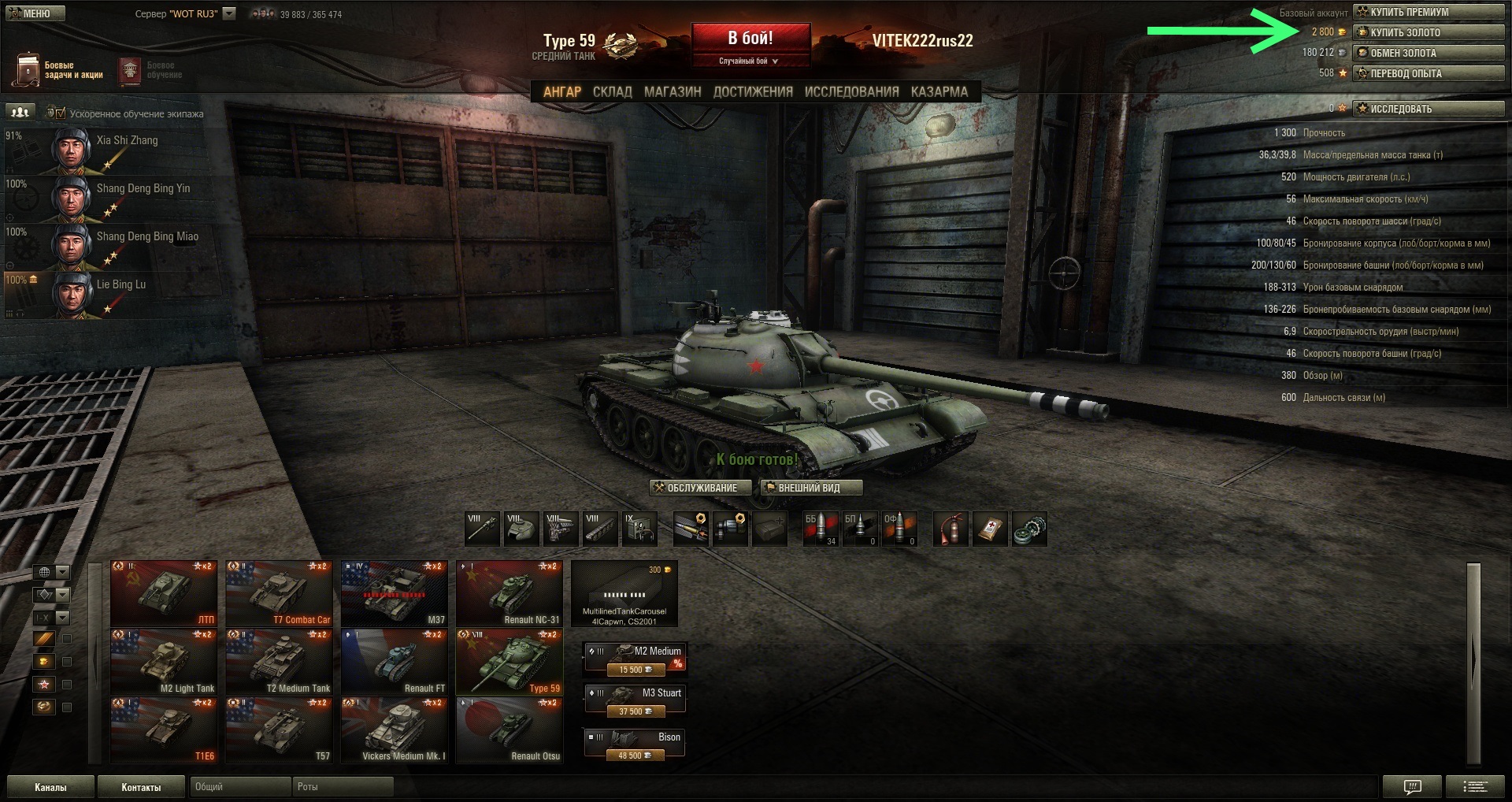Click the ИССЛЕДОВАТЬ button
The image size is (1512, 802).
click(x=1428, y=109)
